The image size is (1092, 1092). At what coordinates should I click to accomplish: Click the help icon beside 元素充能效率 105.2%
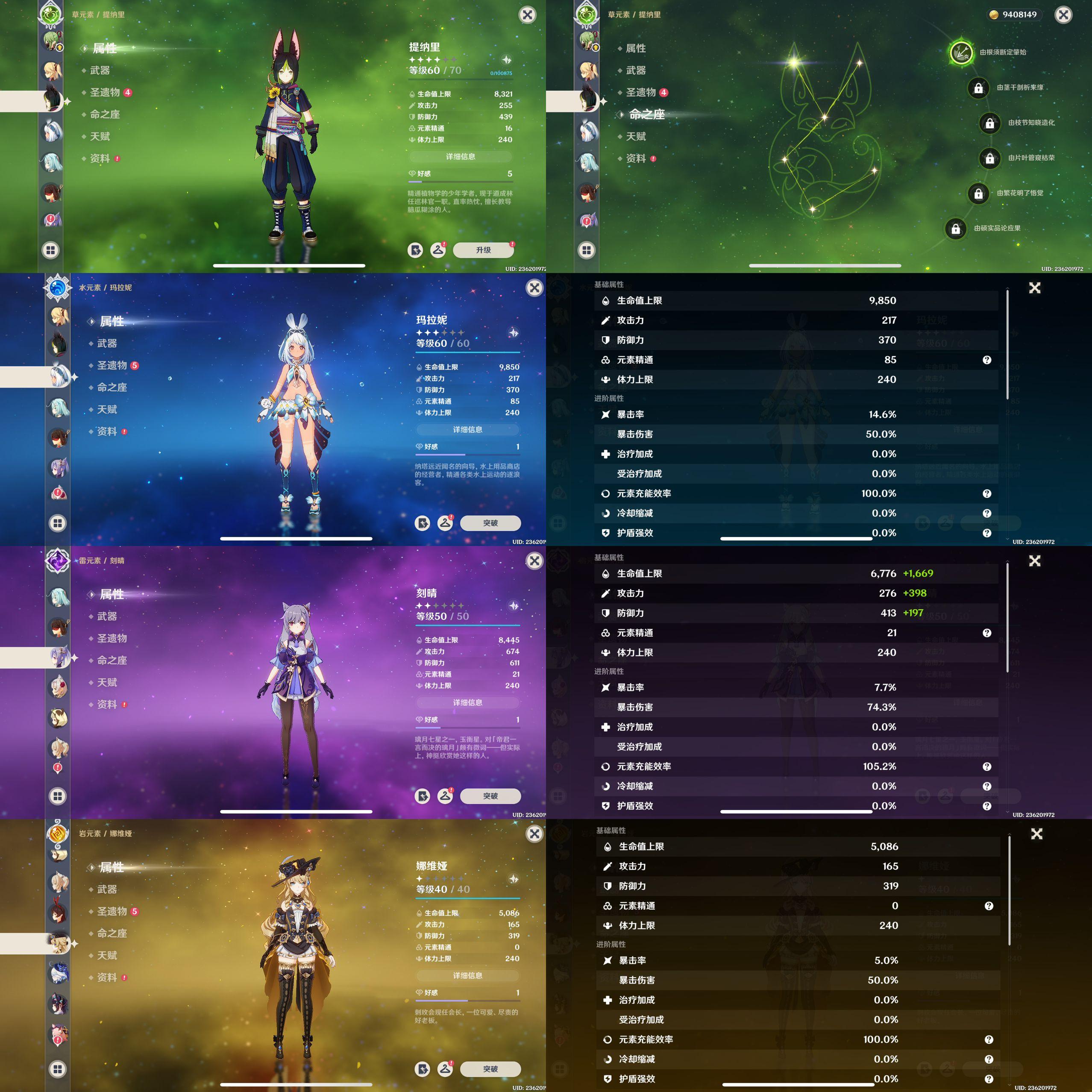click(x=987, y=766)
